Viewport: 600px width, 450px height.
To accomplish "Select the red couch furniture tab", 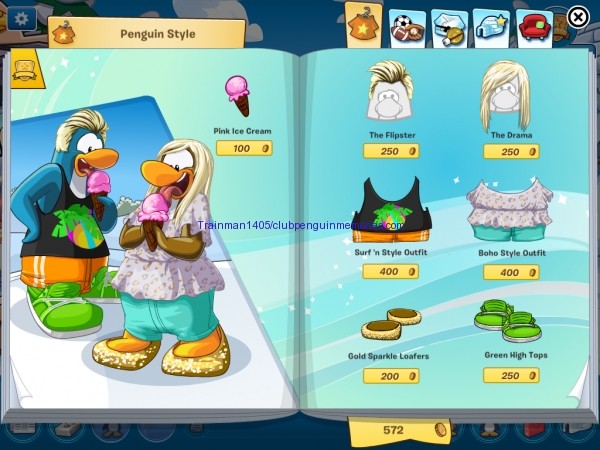I will 536,23.
